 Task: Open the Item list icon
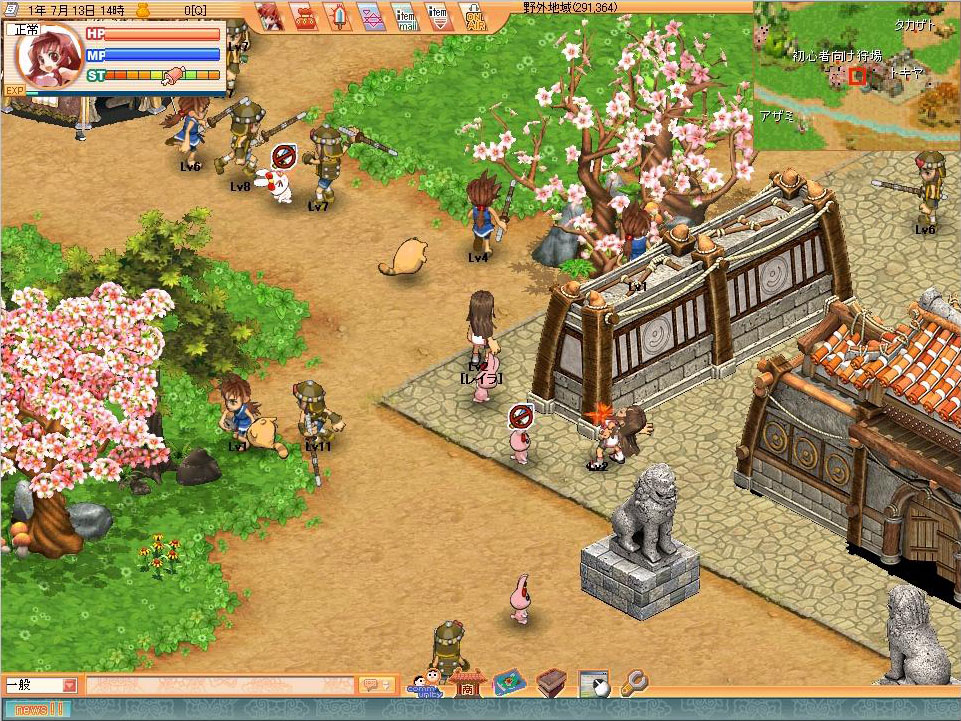[438, 16]
